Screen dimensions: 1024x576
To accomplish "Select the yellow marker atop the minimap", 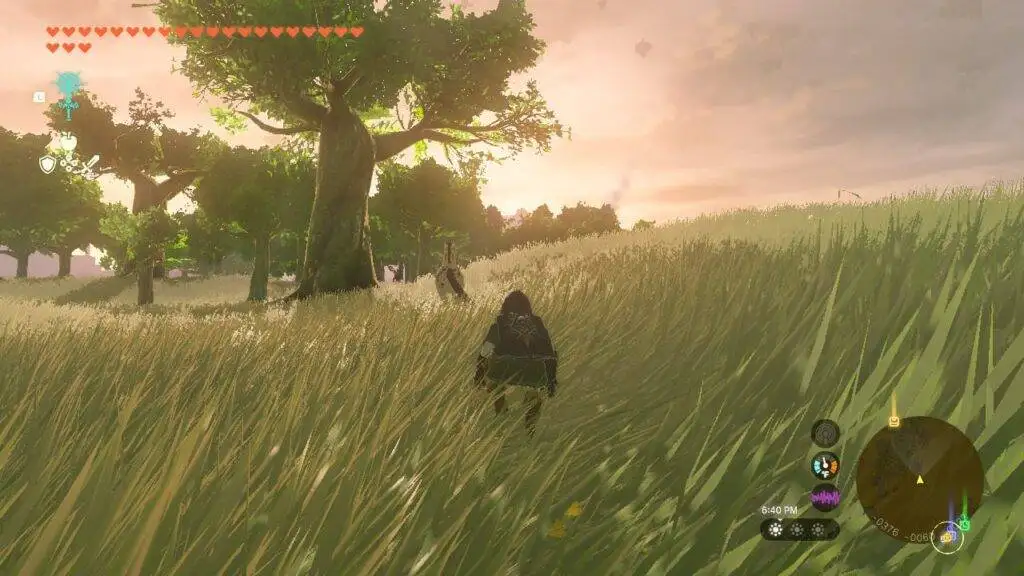I will pyautogui.click(x=893, y=421).
